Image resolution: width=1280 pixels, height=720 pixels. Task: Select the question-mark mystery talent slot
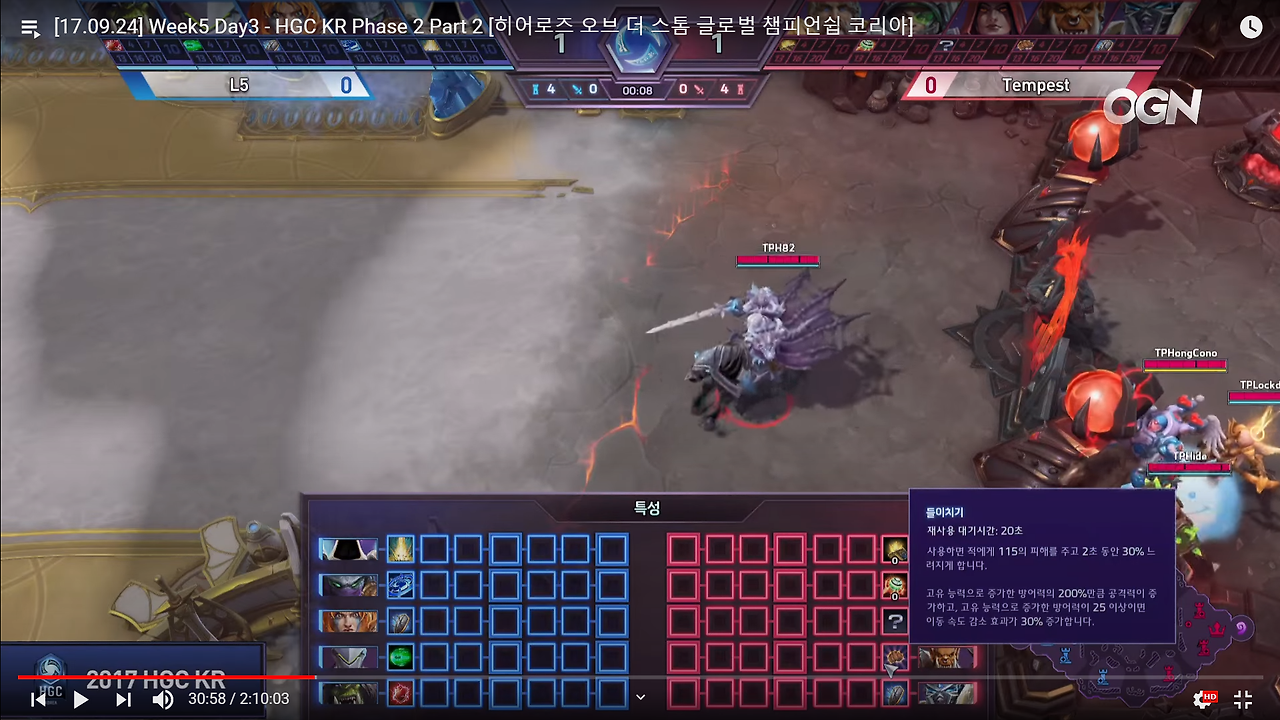(897, 620)
